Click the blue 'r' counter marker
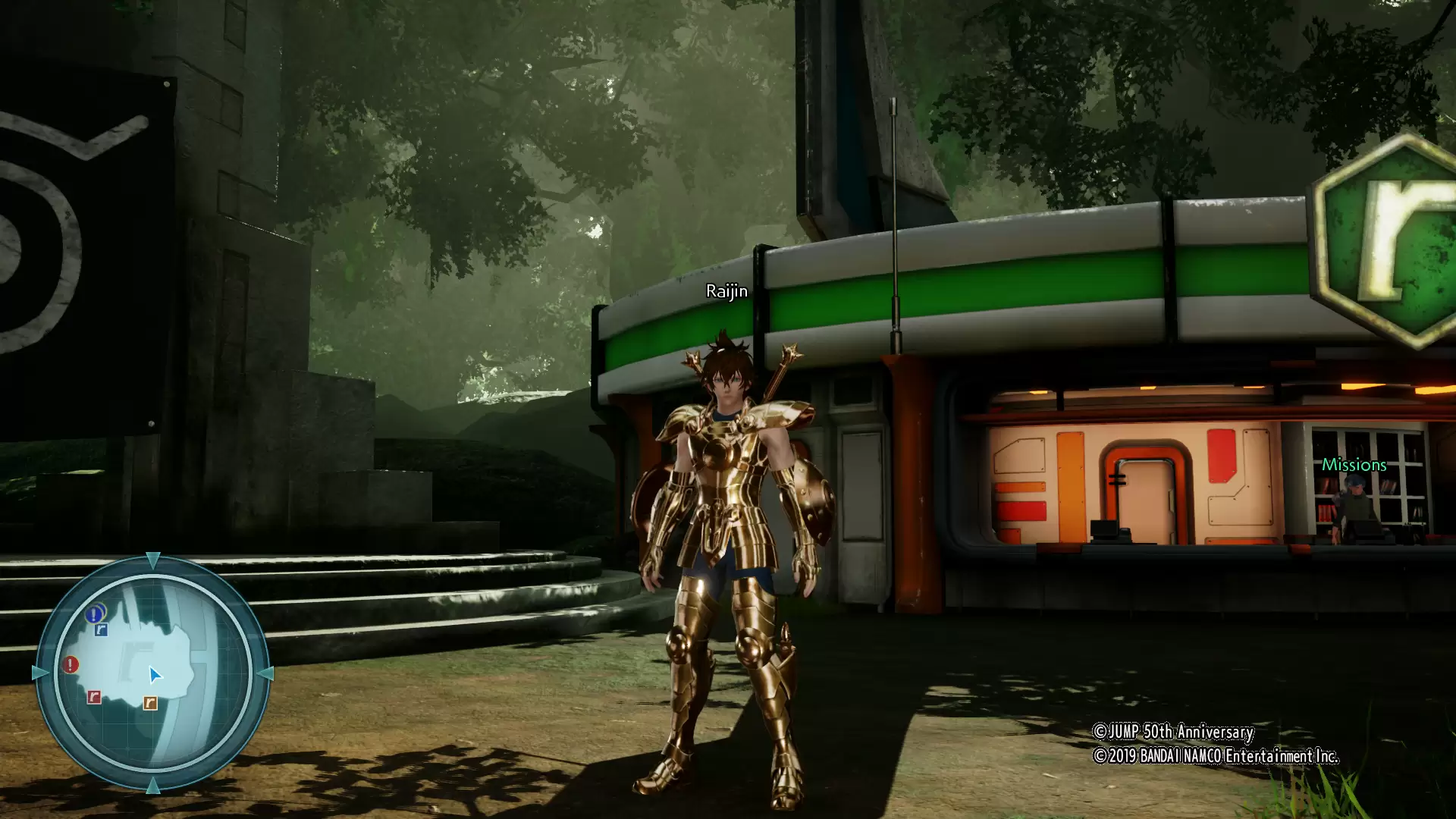The image size is (1456, 819). click(x=101, y=630)
